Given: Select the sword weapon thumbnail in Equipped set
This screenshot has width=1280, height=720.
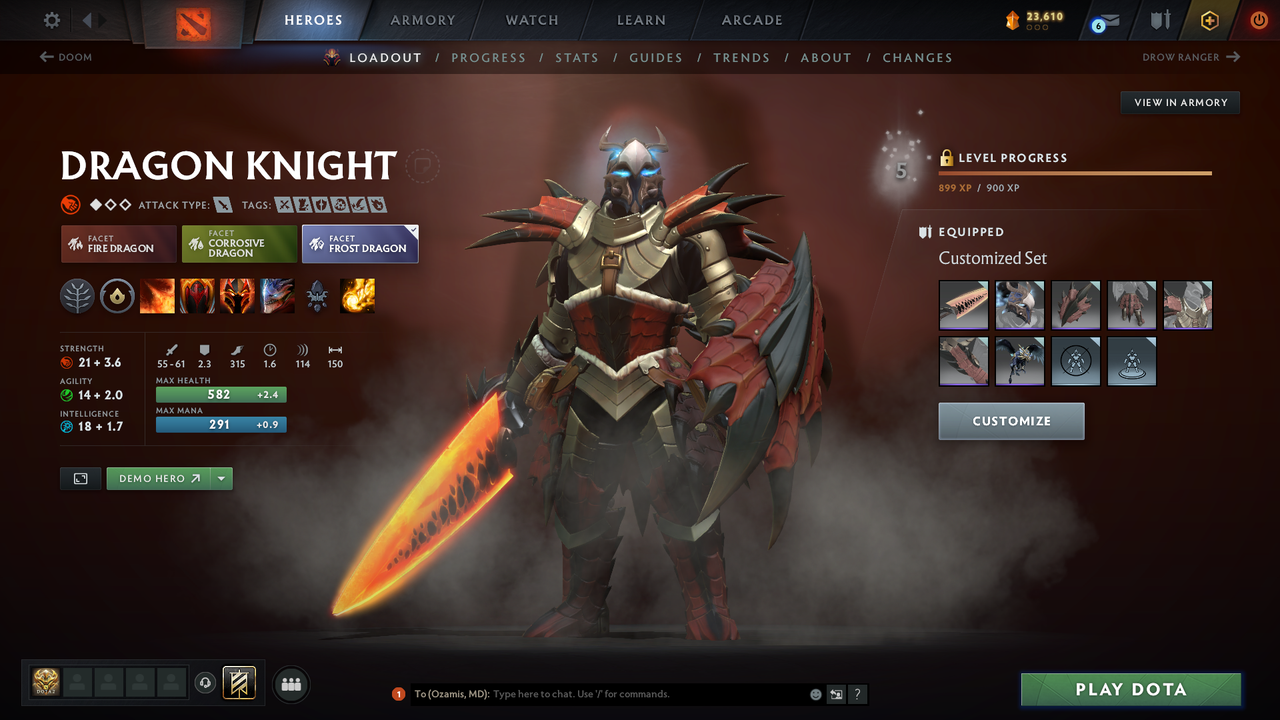Looking at the screenshot, I should click(x=963, y=304).
